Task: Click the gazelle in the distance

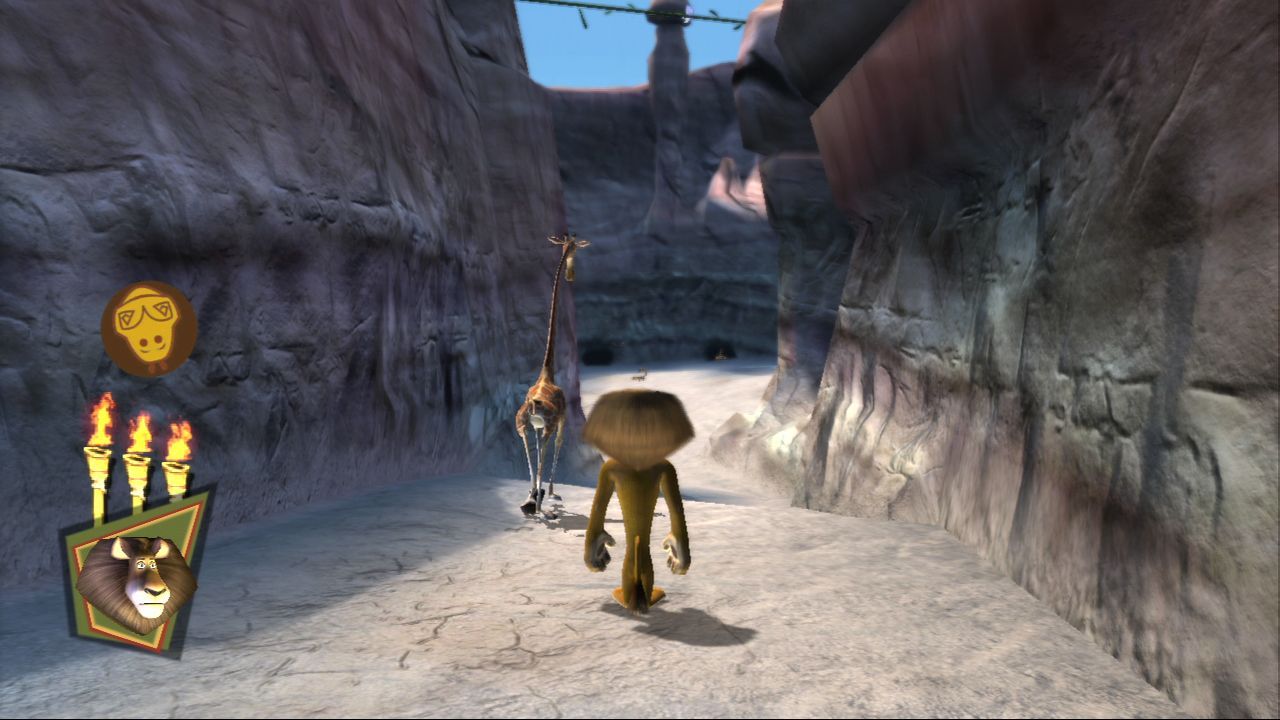Action: [x=640, y=375]
